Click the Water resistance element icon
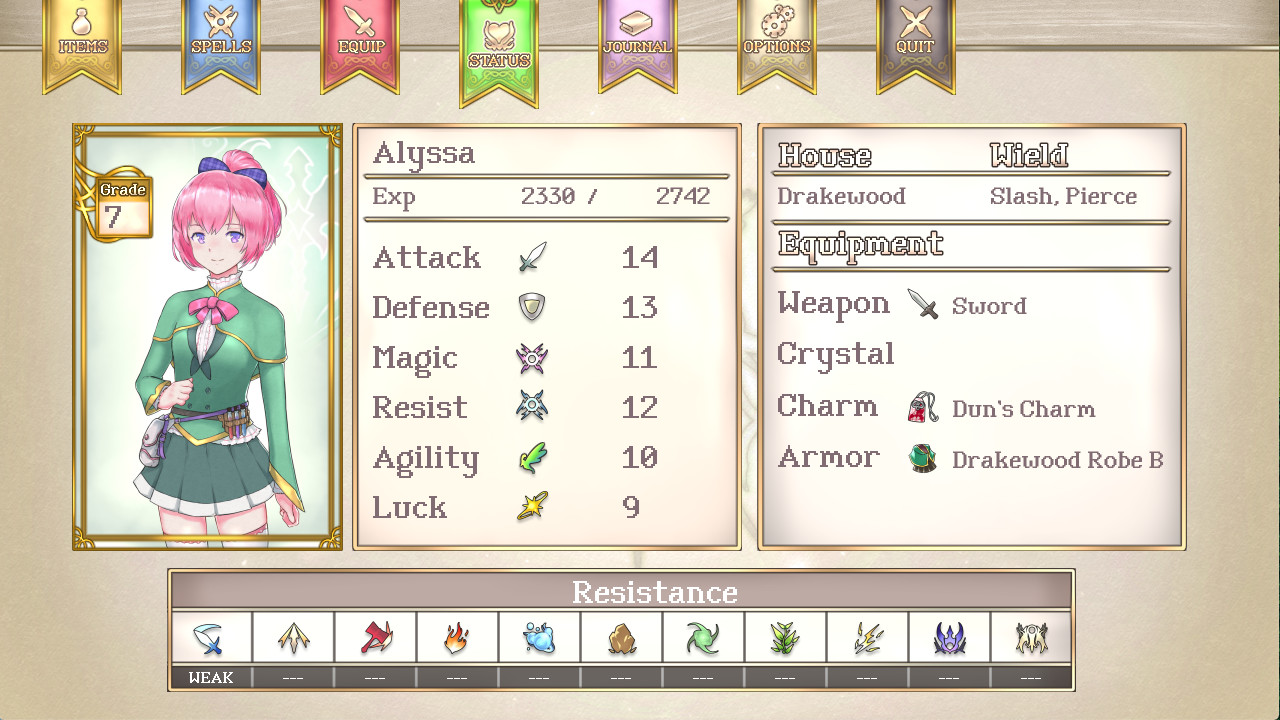 click(x=538, y=637)
